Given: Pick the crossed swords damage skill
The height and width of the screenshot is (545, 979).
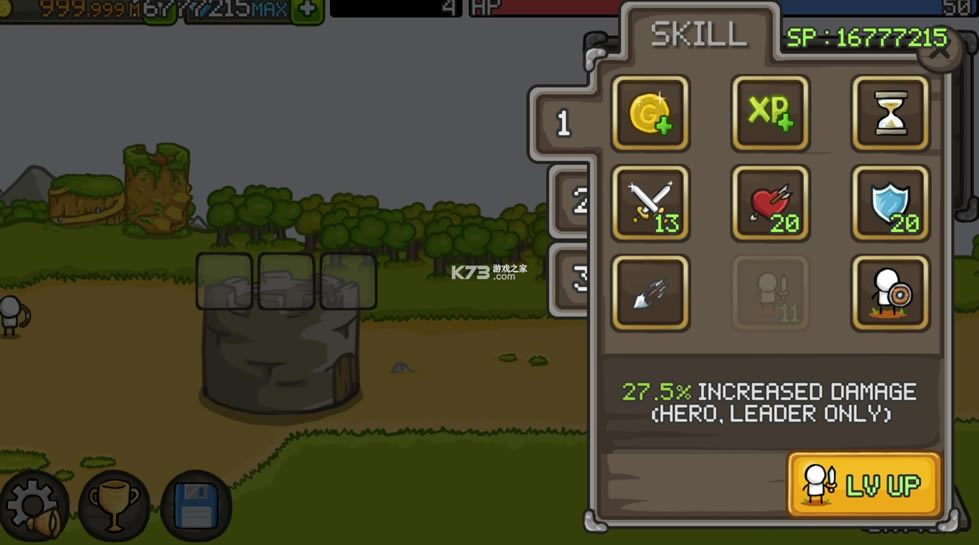Looking at the screenshot, I should 650,203.
